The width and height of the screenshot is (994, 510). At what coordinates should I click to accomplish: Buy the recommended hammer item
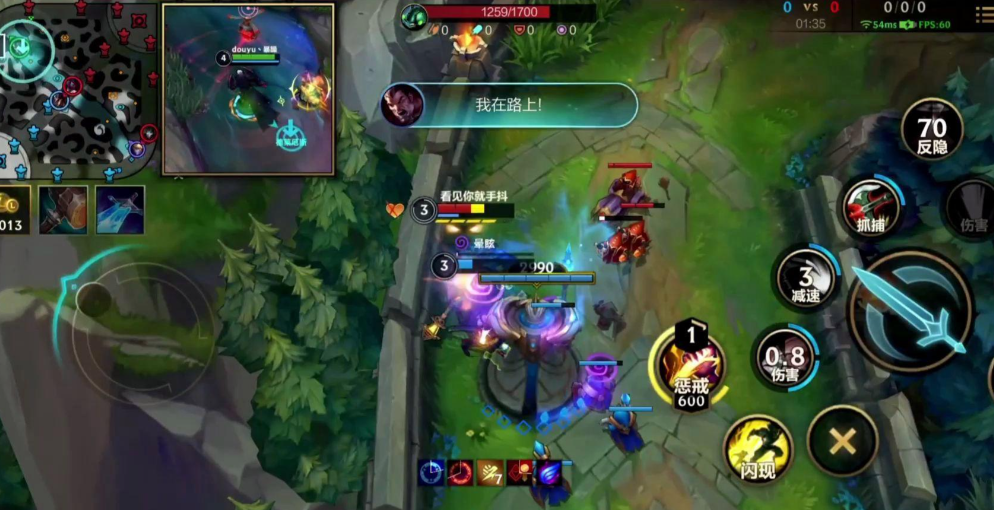coord(63,209)
